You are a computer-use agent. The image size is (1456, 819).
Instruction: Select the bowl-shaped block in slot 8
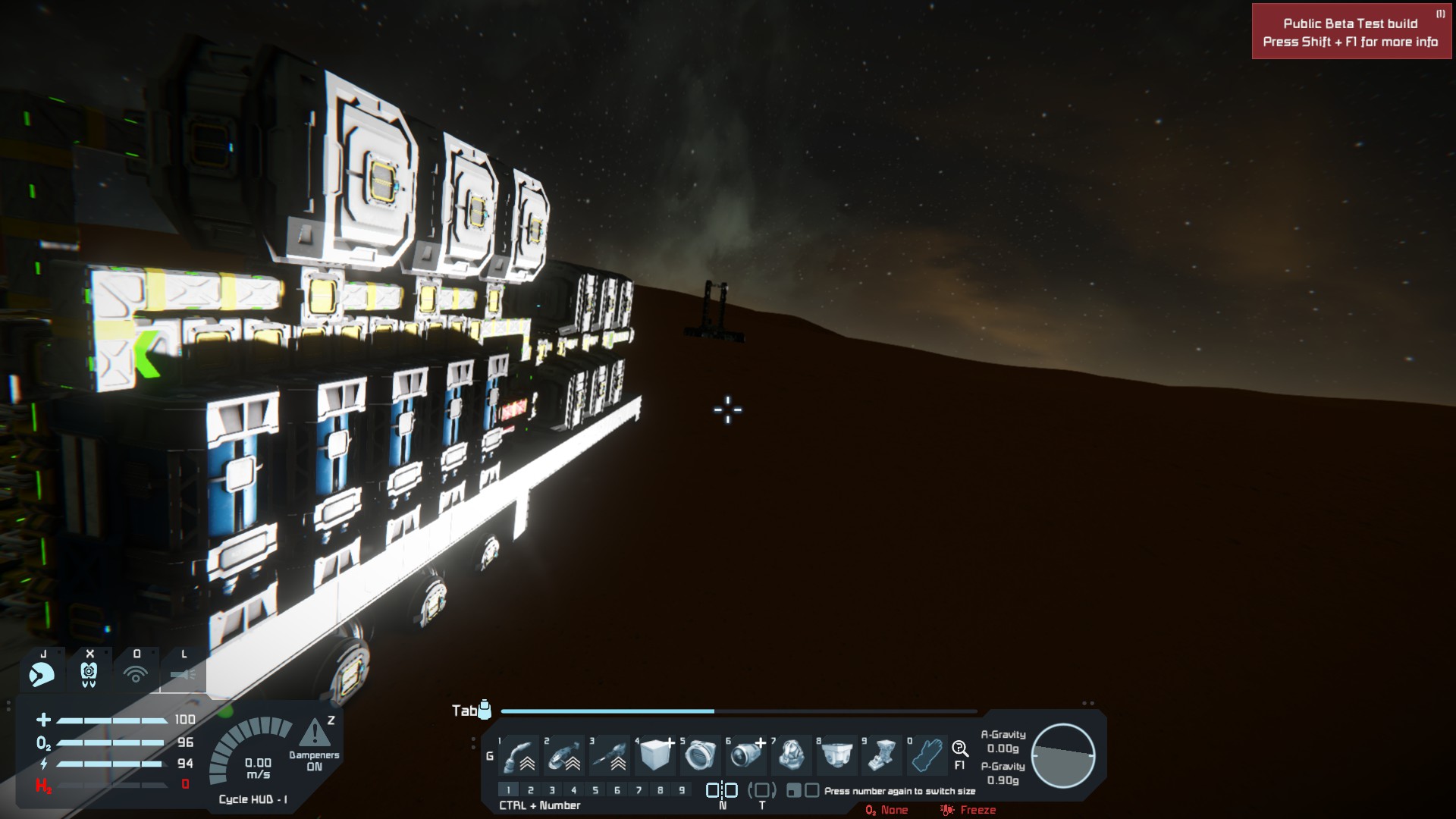coord(836,755)
